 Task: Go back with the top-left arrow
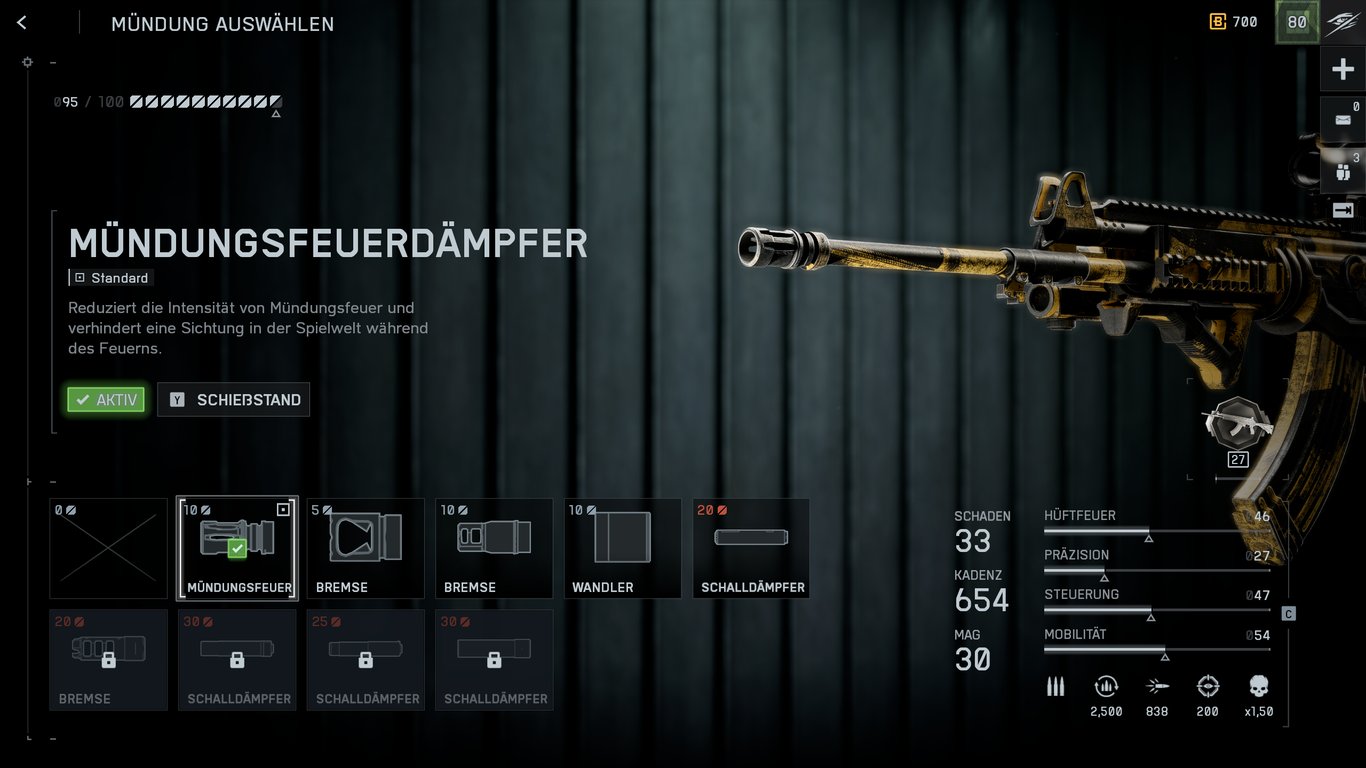point(22,23)
